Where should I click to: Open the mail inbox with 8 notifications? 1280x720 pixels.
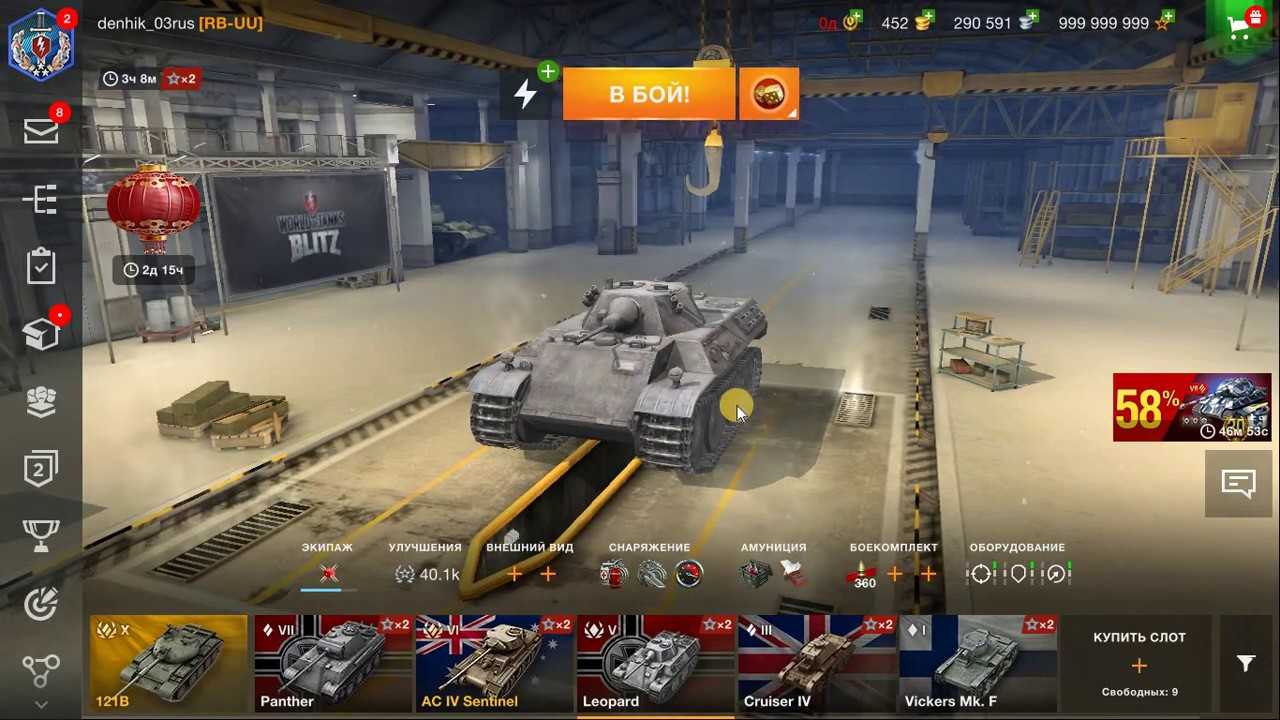click(41, 130)
